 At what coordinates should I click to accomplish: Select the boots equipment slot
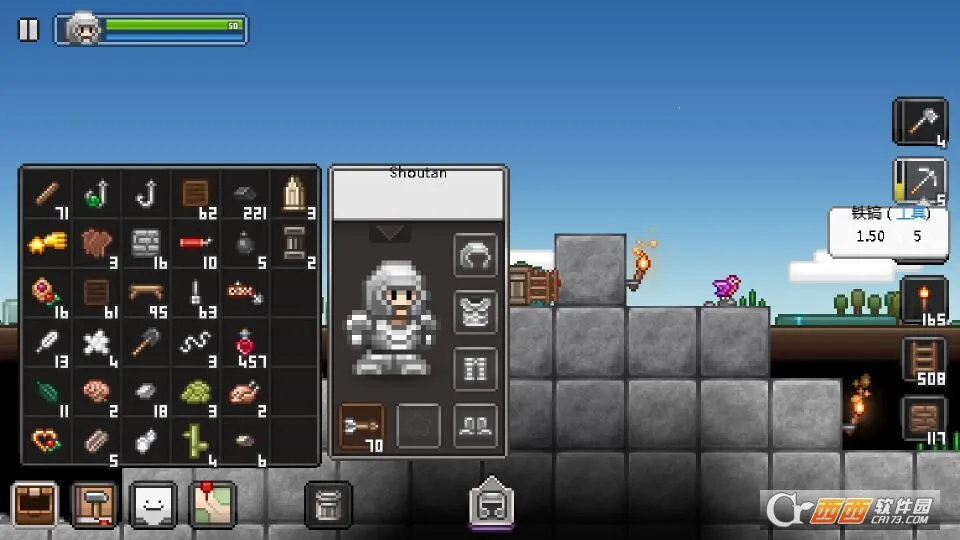tap(476, 426)
